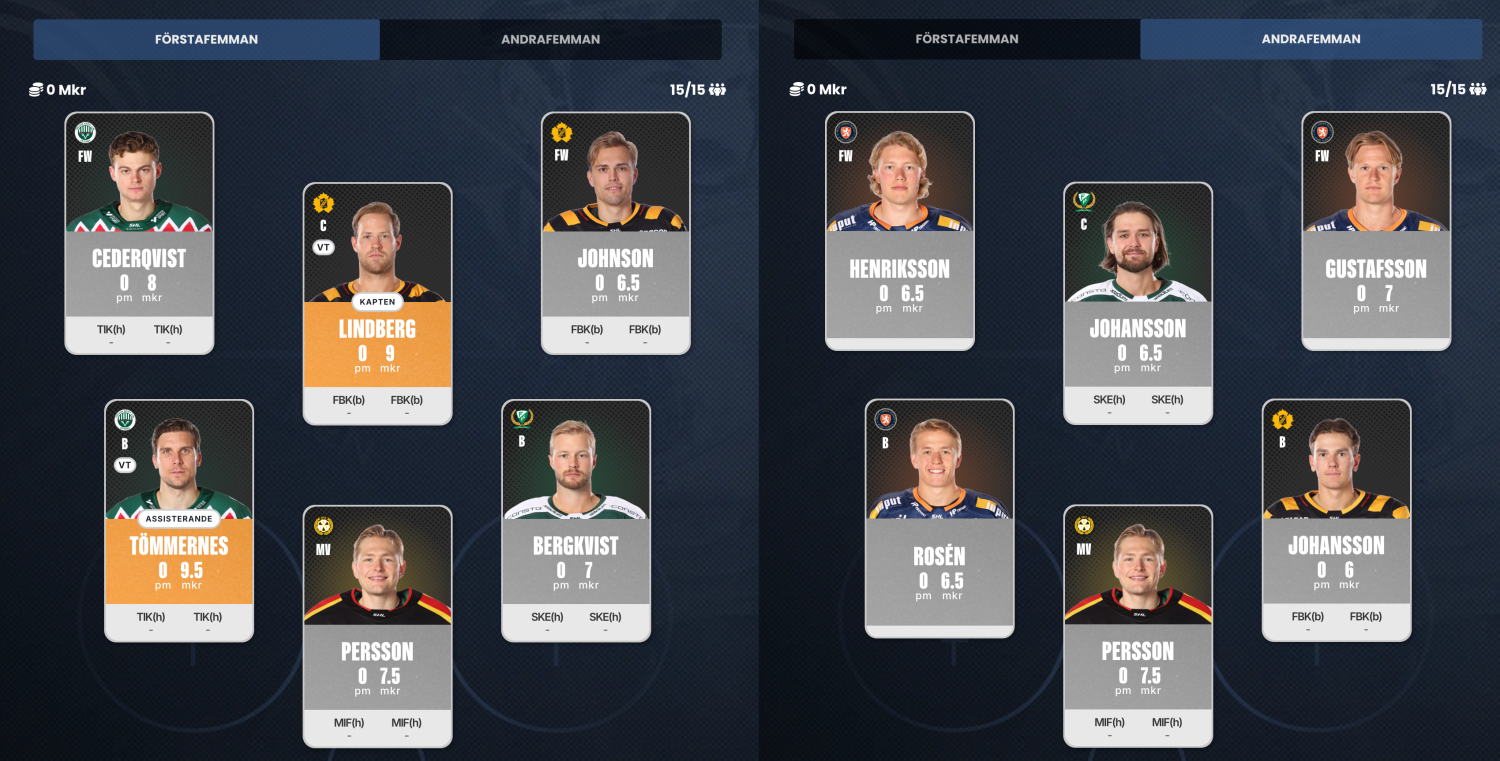Open forward Gustafsson's card
Viewport: 1500px width, 761px height.
tap(1375, 231)
